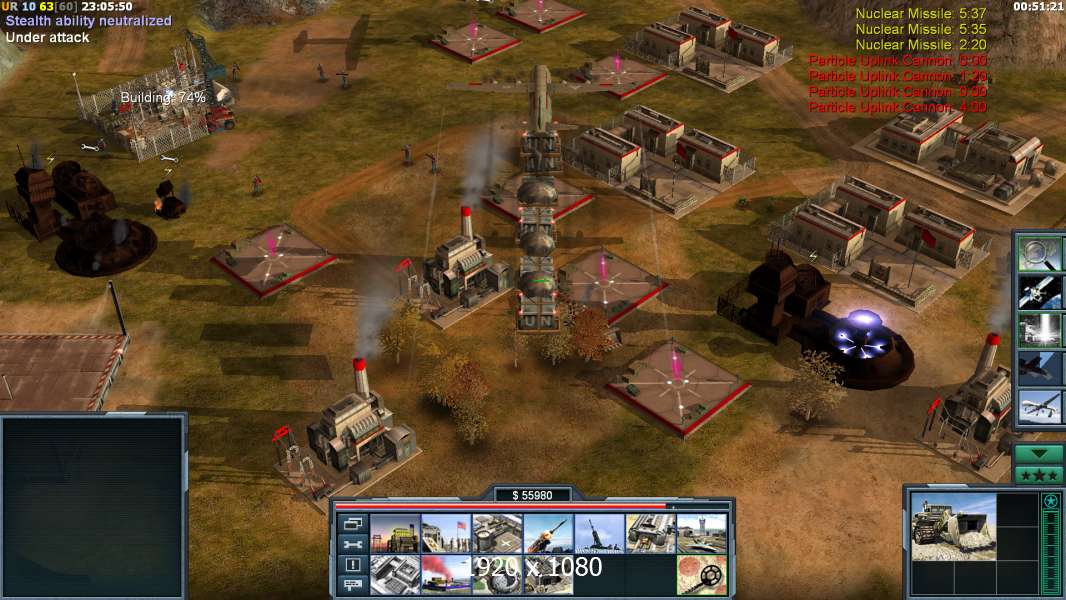Pick the power plant build icon at sunset
Screen dimensions: 1066x600
(x=395, y=534)
